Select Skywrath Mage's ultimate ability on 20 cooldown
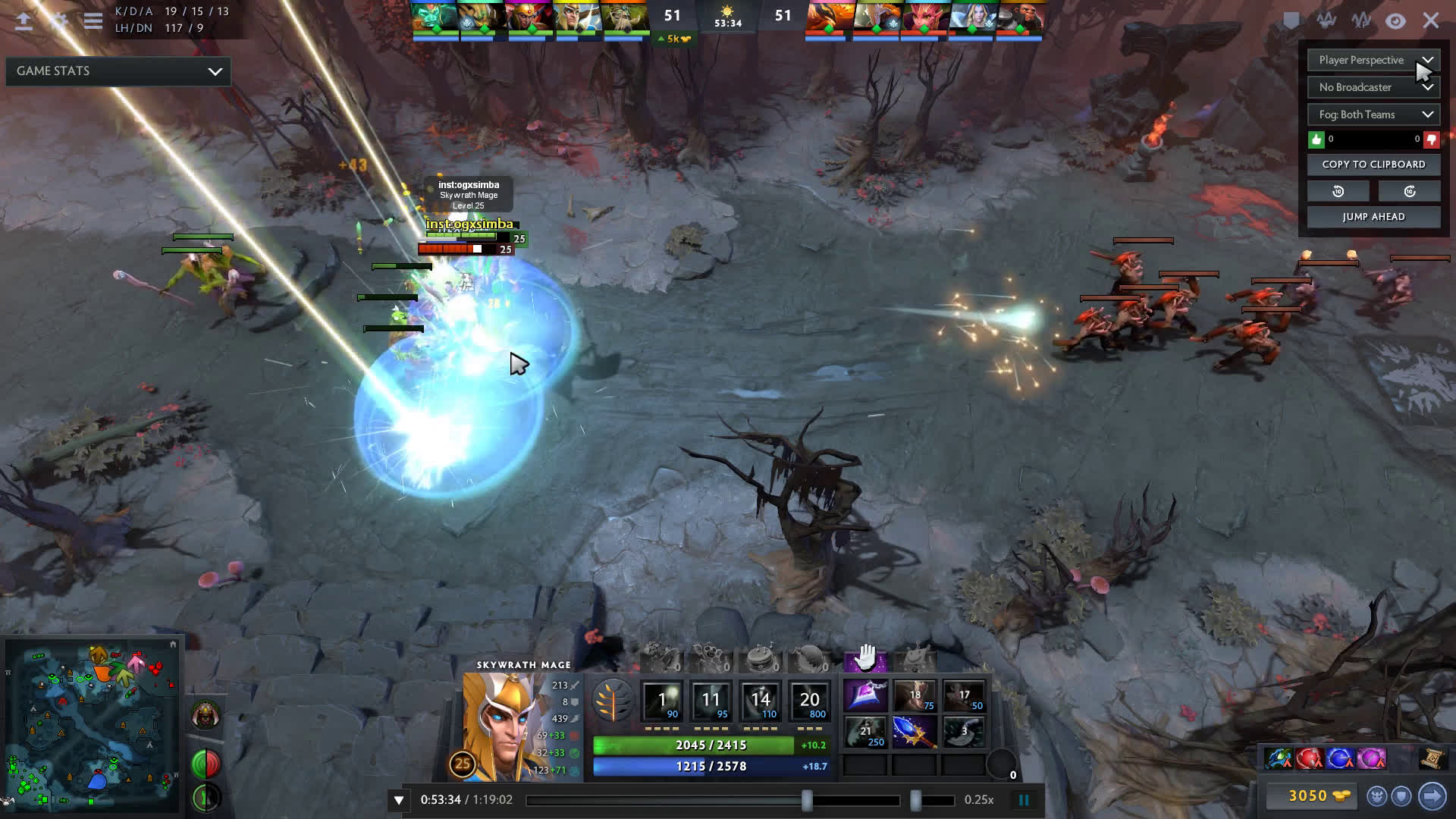 coord(809,701)
